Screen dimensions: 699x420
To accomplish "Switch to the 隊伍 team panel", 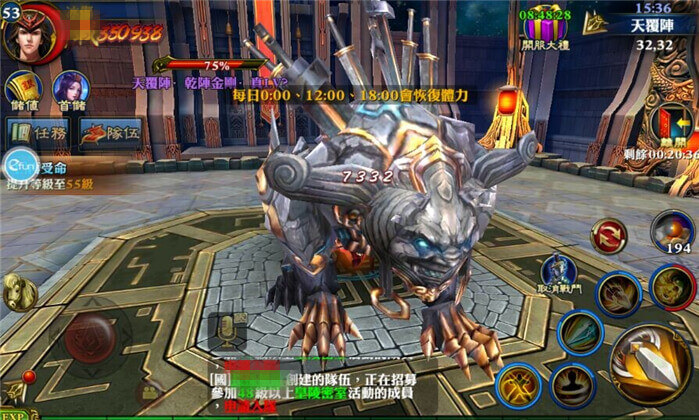I will pos(110,132).
